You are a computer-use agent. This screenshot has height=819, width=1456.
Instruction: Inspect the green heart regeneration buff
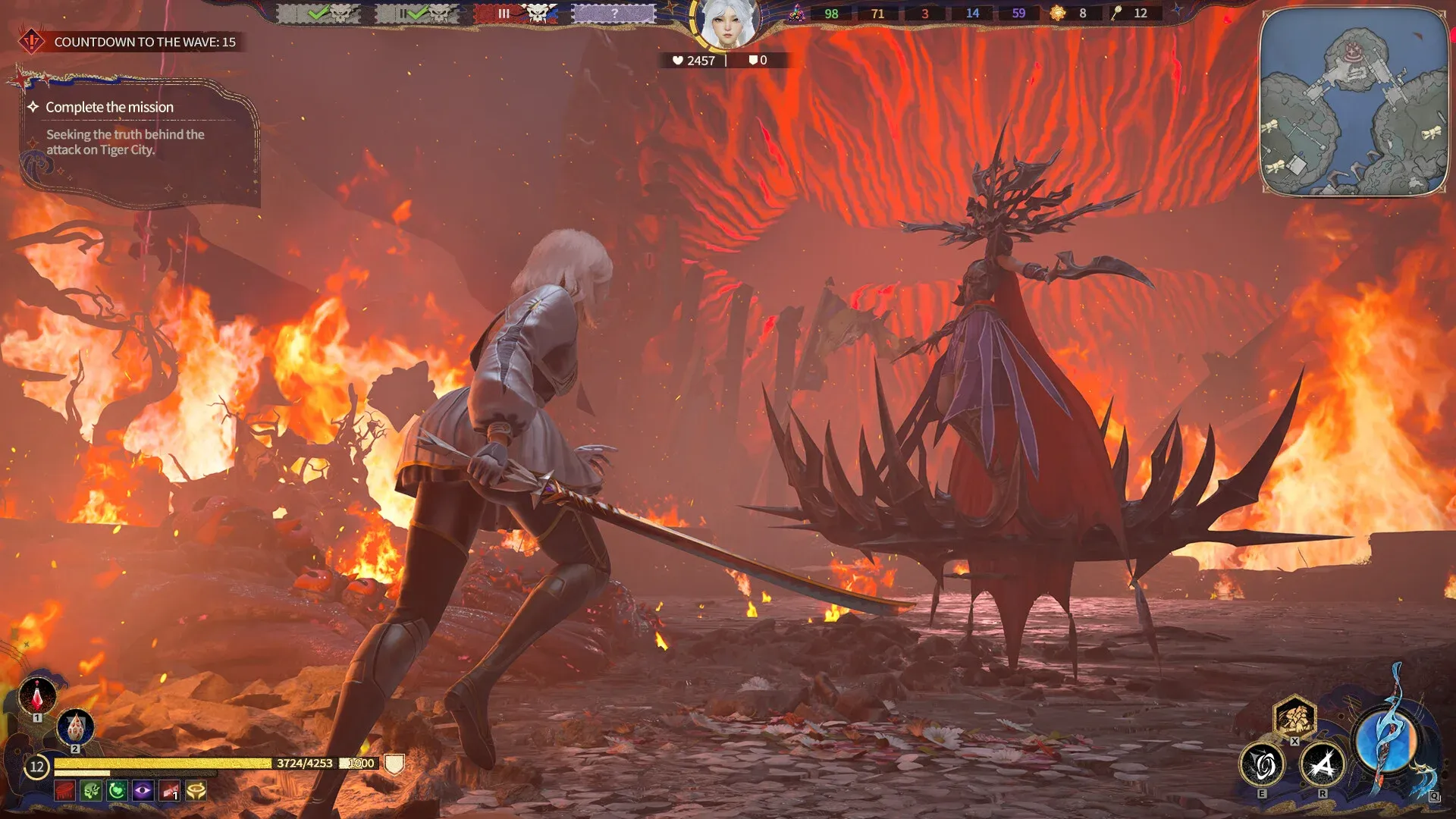tap(117, 791)
